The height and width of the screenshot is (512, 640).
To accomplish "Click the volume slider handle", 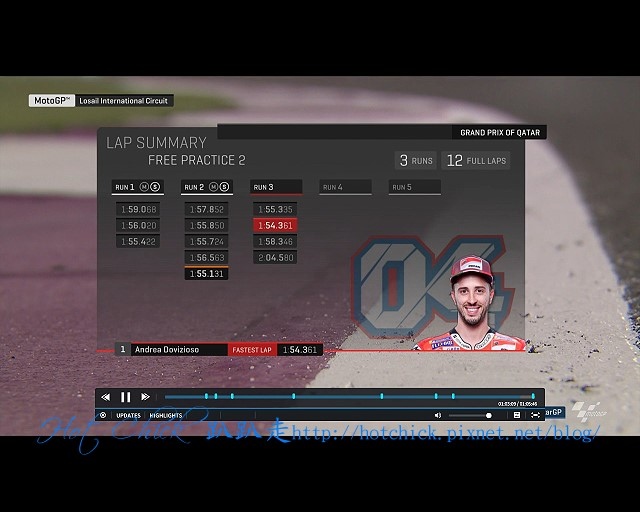I will point(488,415).
